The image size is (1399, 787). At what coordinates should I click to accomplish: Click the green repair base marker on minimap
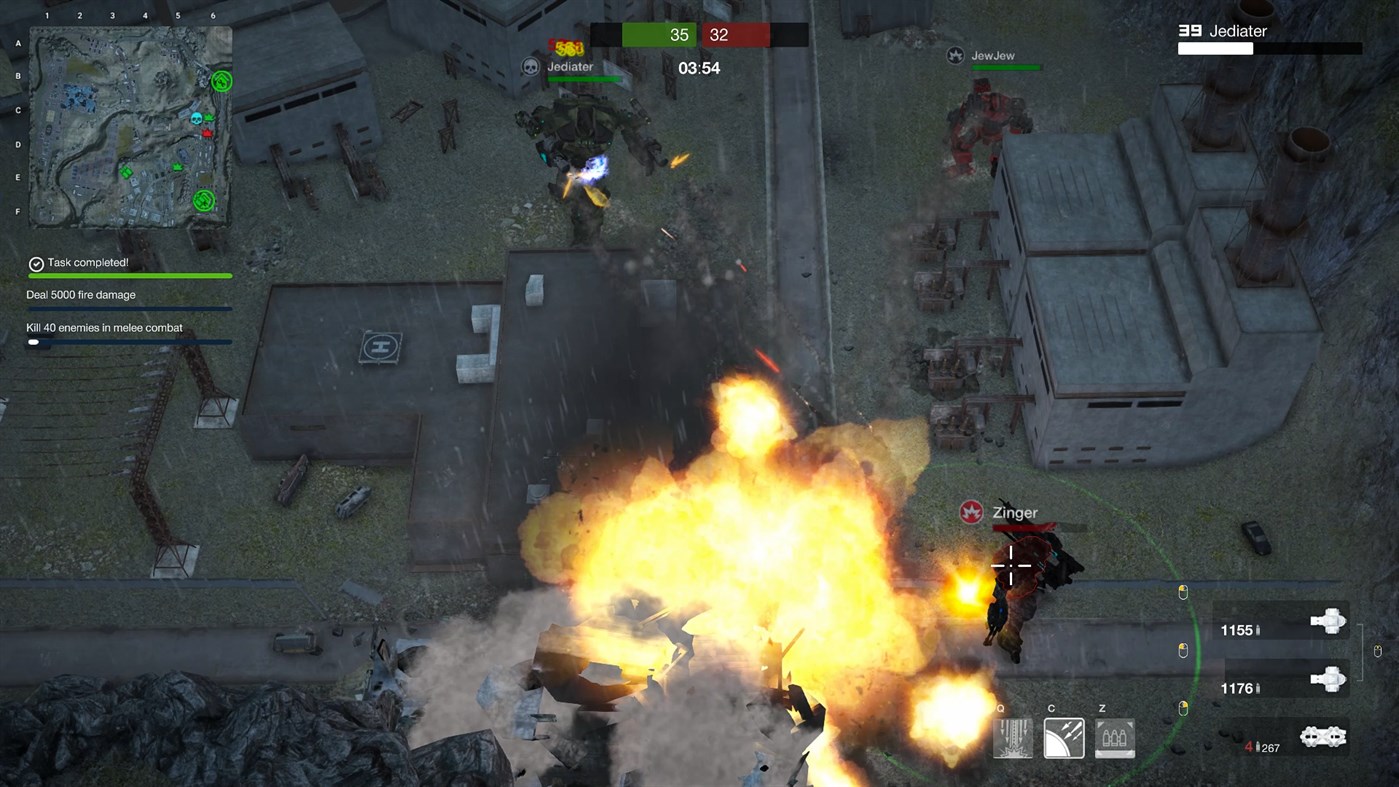click(x=221, y=81)
